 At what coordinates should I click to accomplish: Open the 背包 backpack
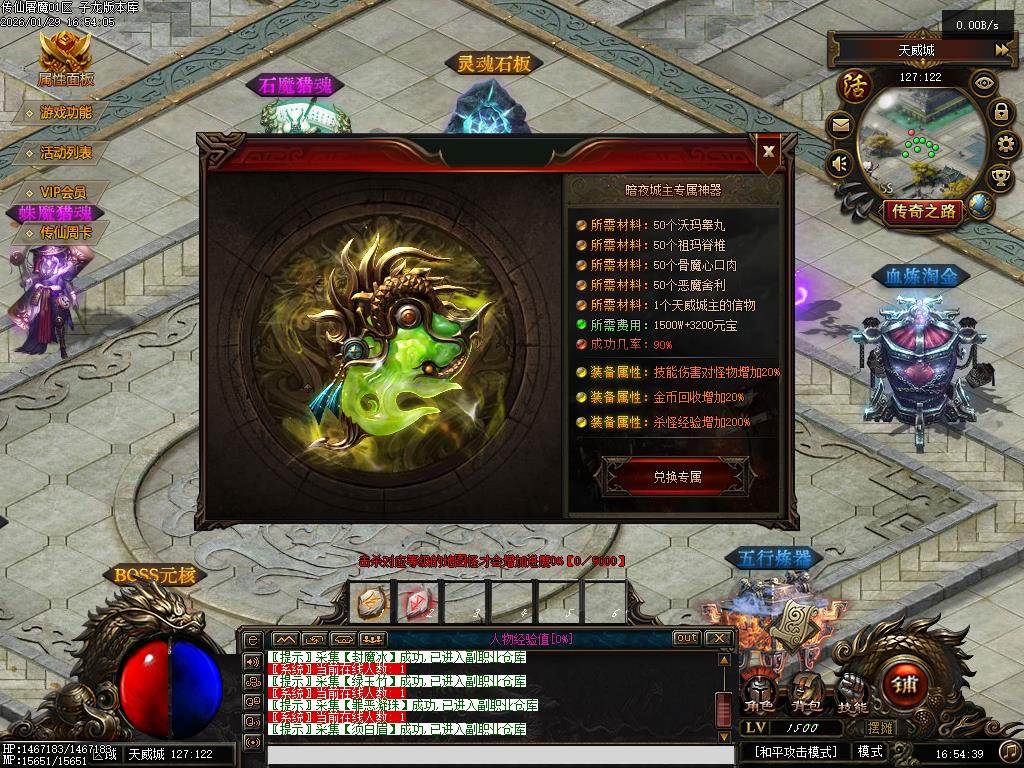805,692
